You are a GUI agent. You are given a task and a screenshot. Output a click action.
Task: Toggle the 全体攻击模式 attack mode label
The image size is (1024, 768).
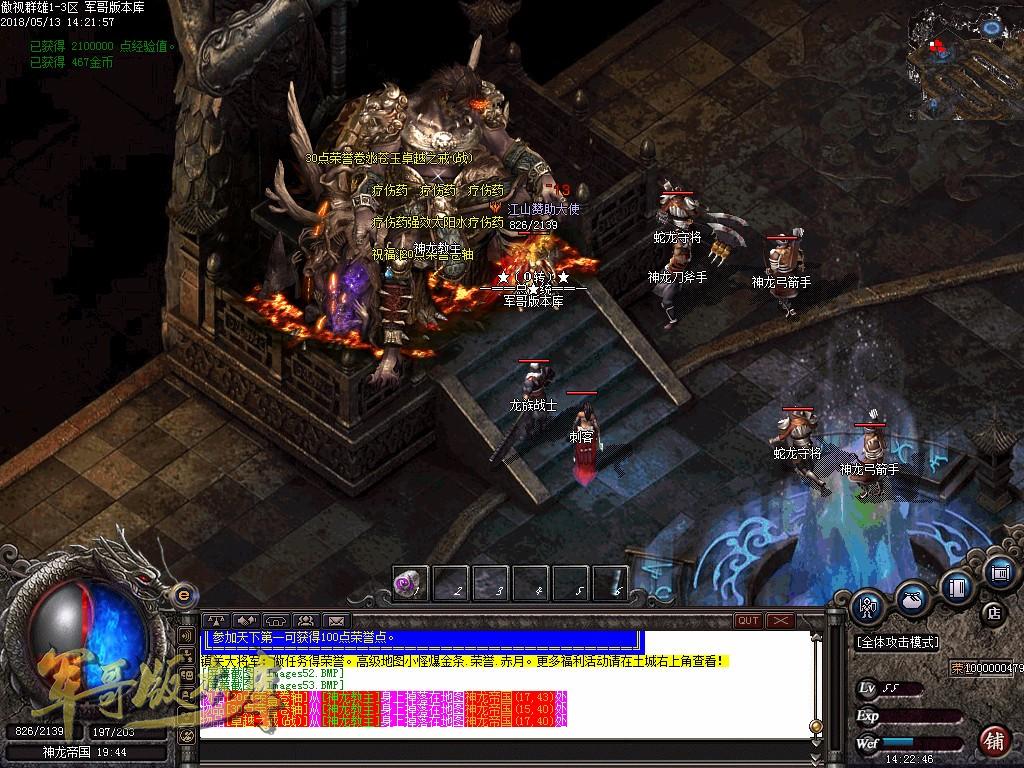point(897,642)
